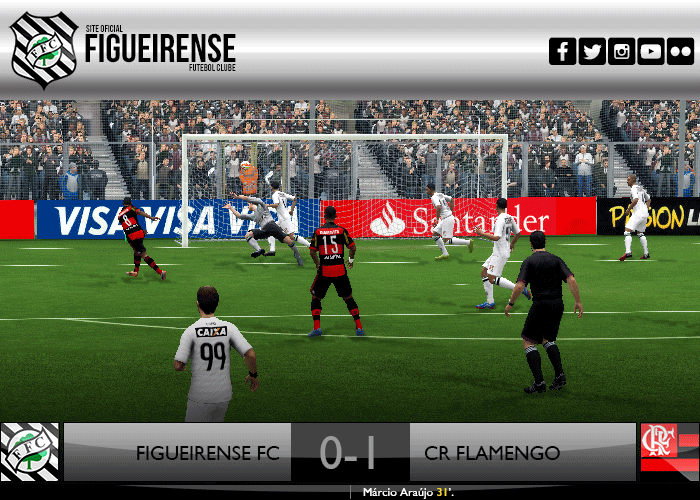Image resolution: width=700 pixels, height=500 pixels.
Task: Visit the Twitter page icon
Action: click(592, 51)
